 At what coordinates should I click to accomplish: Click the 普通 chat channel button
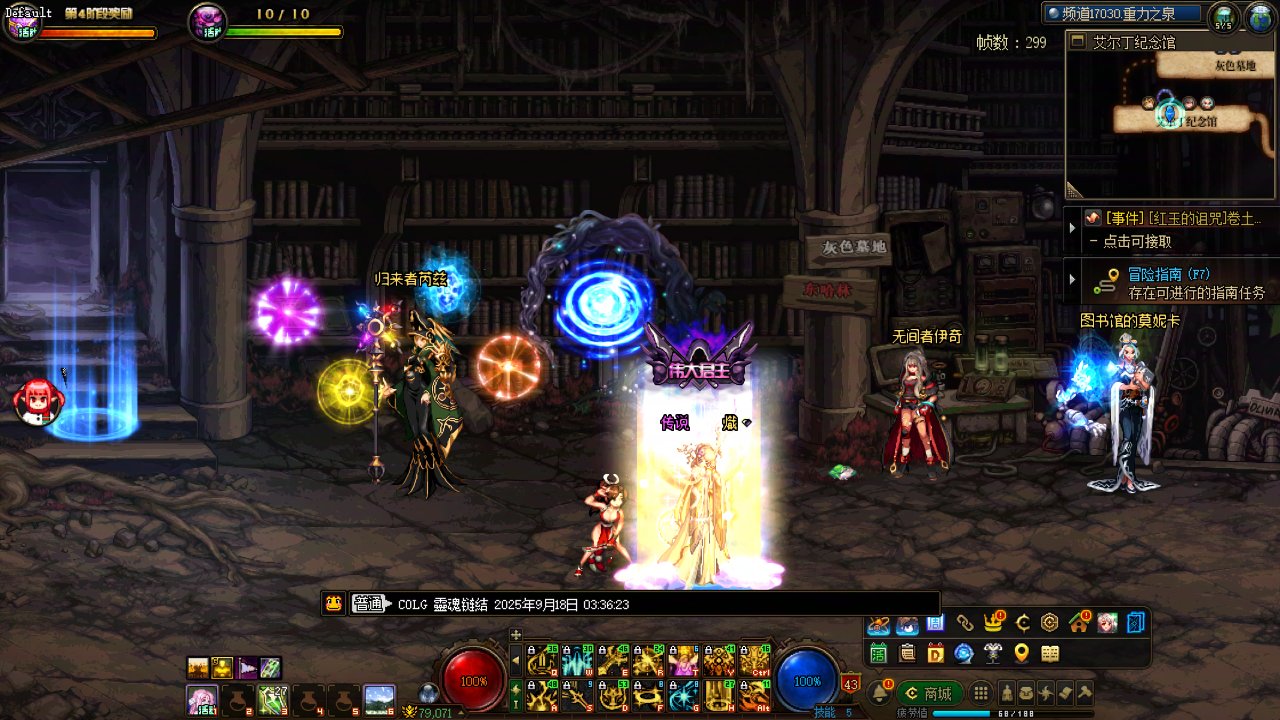click(x=368, y=604)
